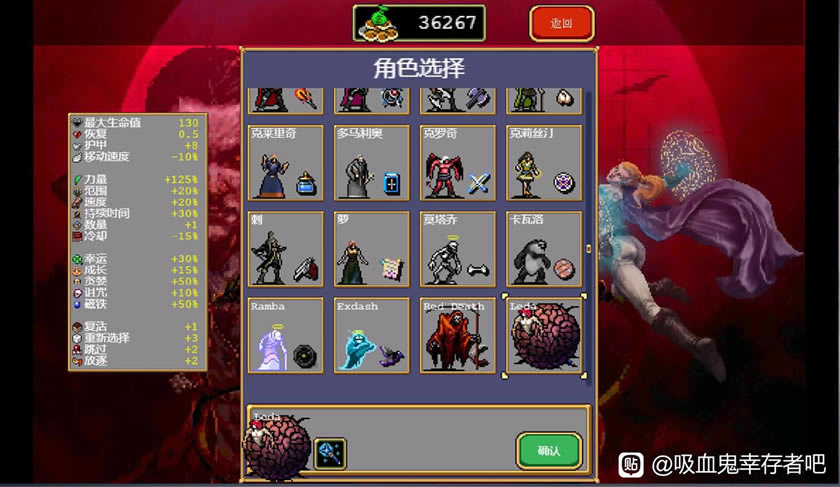
Task: Select character 克莉丝汀 with purple orb
Action: tap(544, 163)
